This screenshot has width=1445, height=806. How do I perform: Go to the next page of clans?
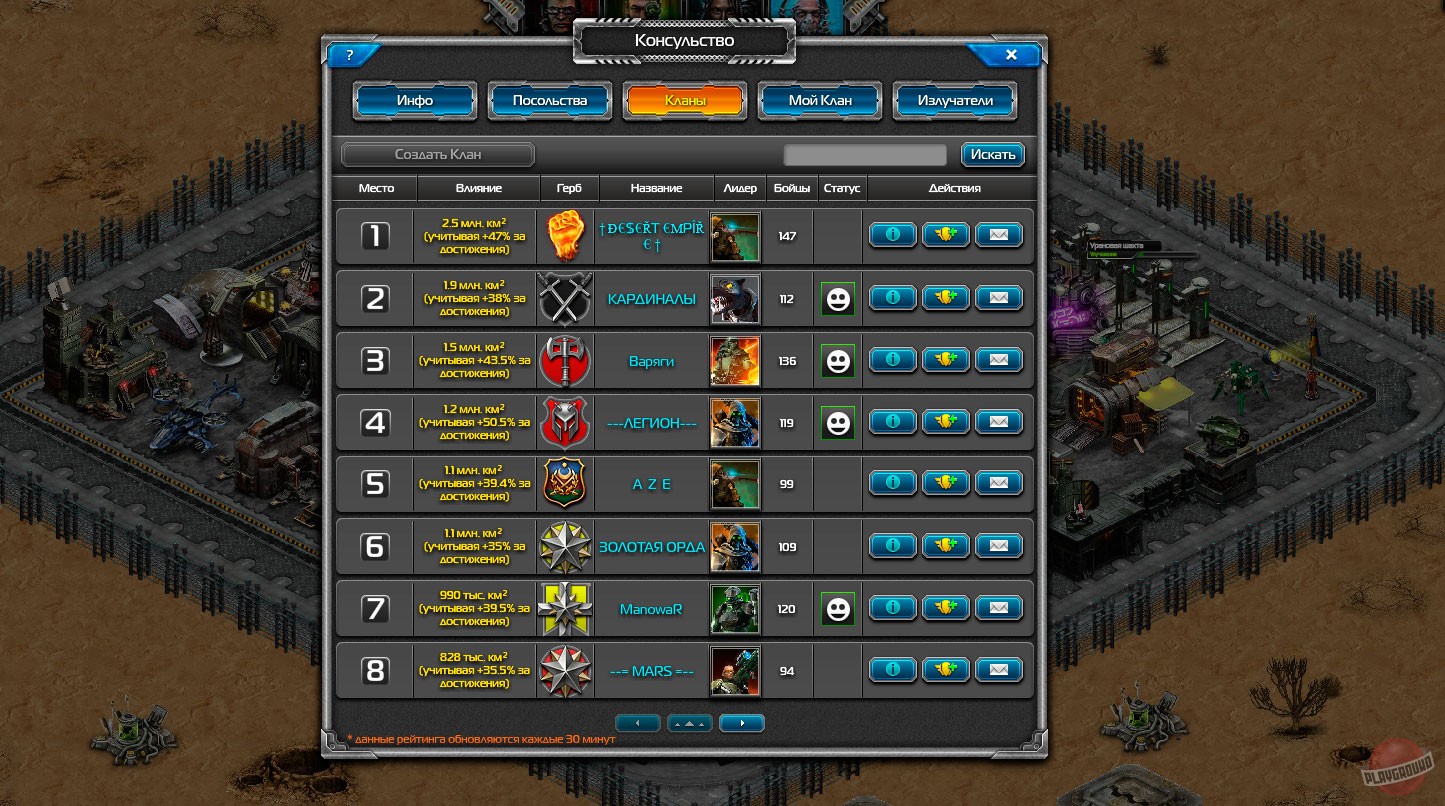pos(741,721)
